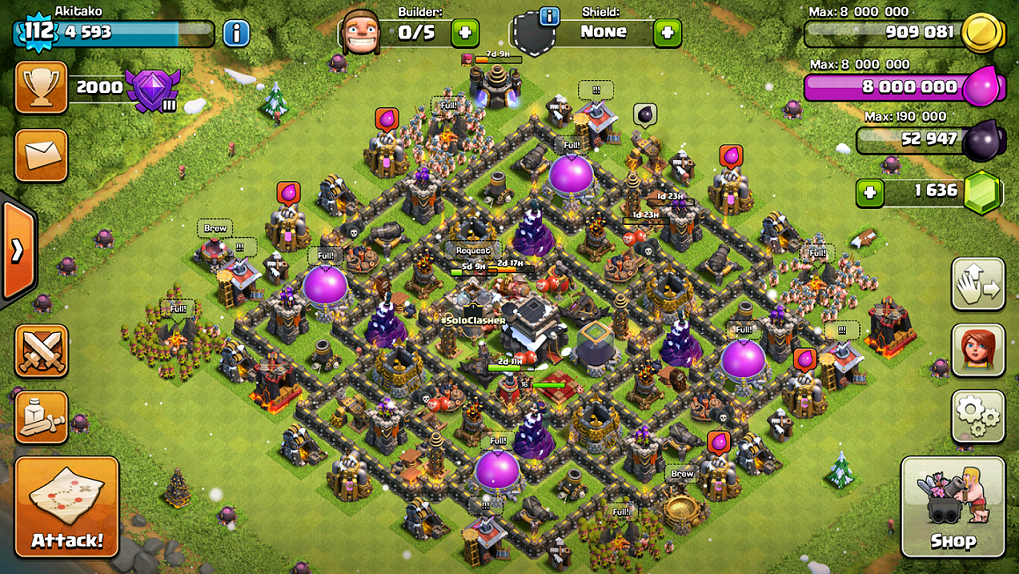Add a builder with the plus button
This screenshot has width=1019, height=574.
coord(465,32)
